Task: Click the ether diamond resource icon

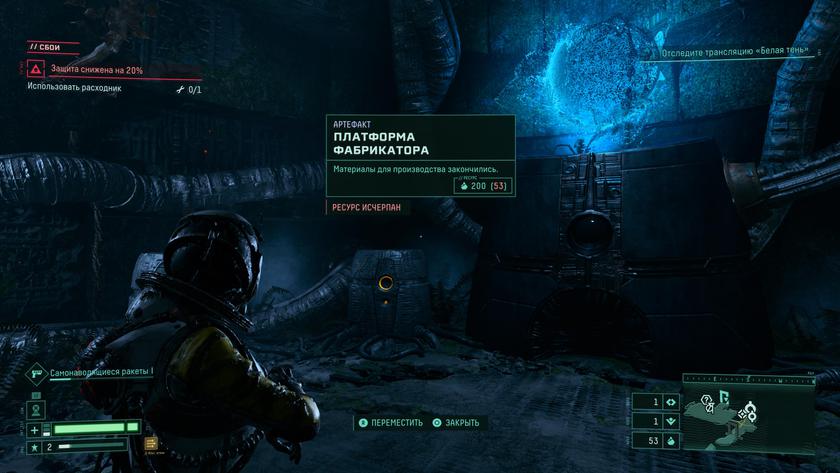Action: pyautogui.click(x=670, y=402)
